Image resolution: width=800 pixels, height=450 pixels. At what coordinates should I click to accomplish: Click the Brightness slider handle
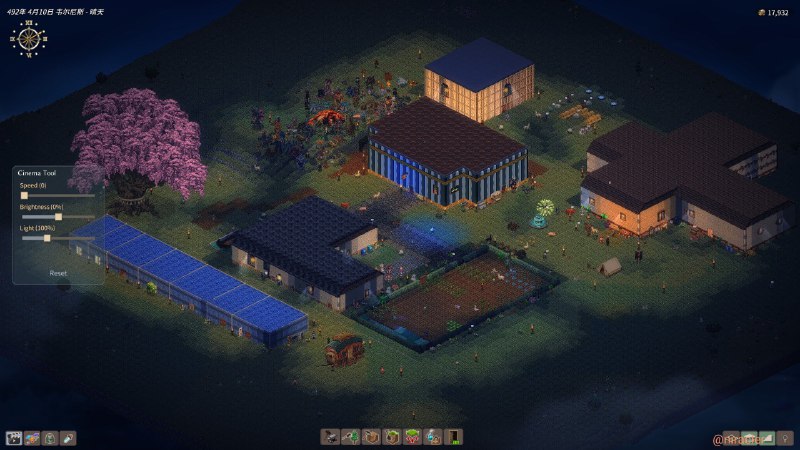tap(58, 216)
